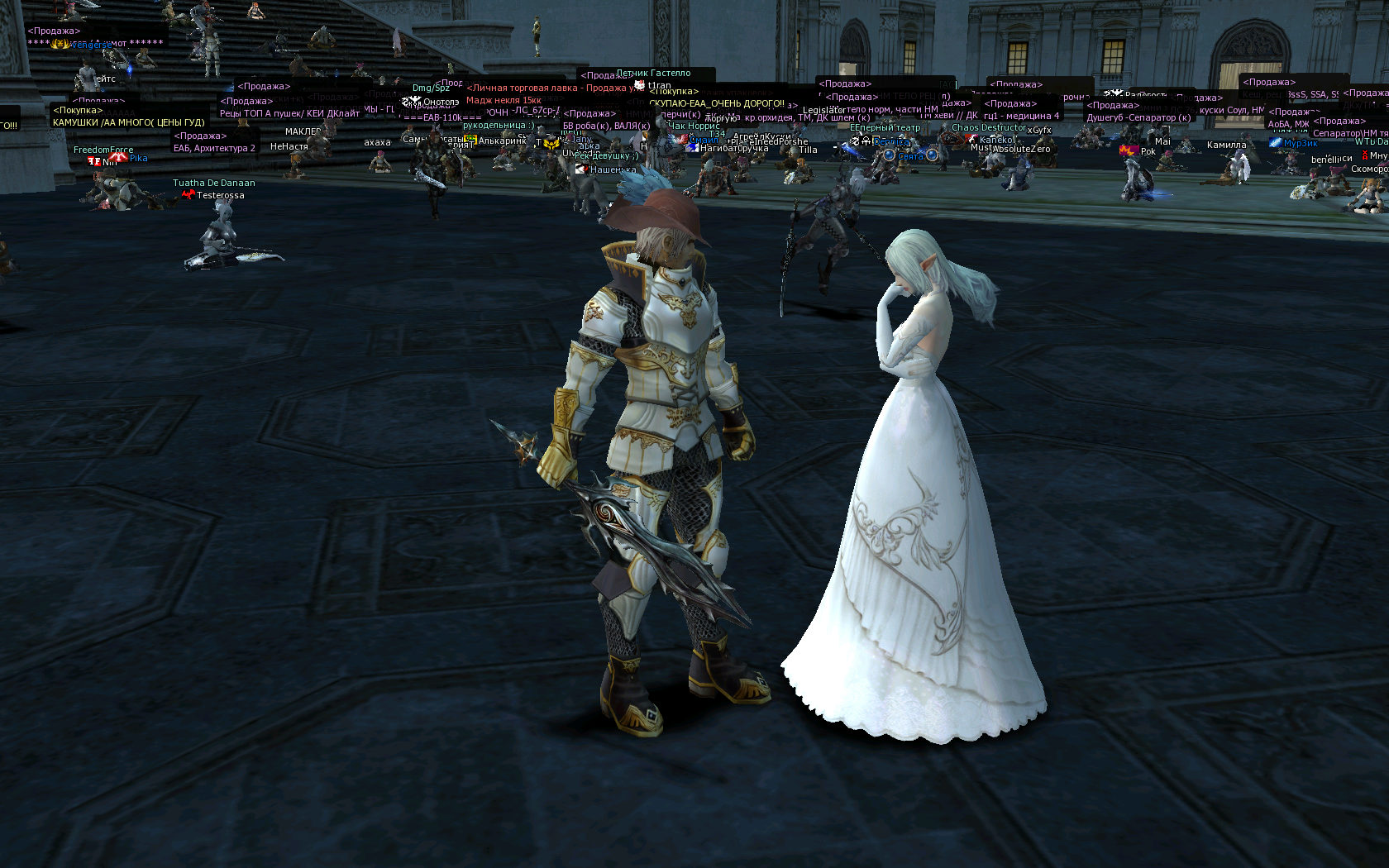Open the БВ роба(к), ВАЛЯ(к) sale sign
The image size is (1389, 868).
click(605, 126)
